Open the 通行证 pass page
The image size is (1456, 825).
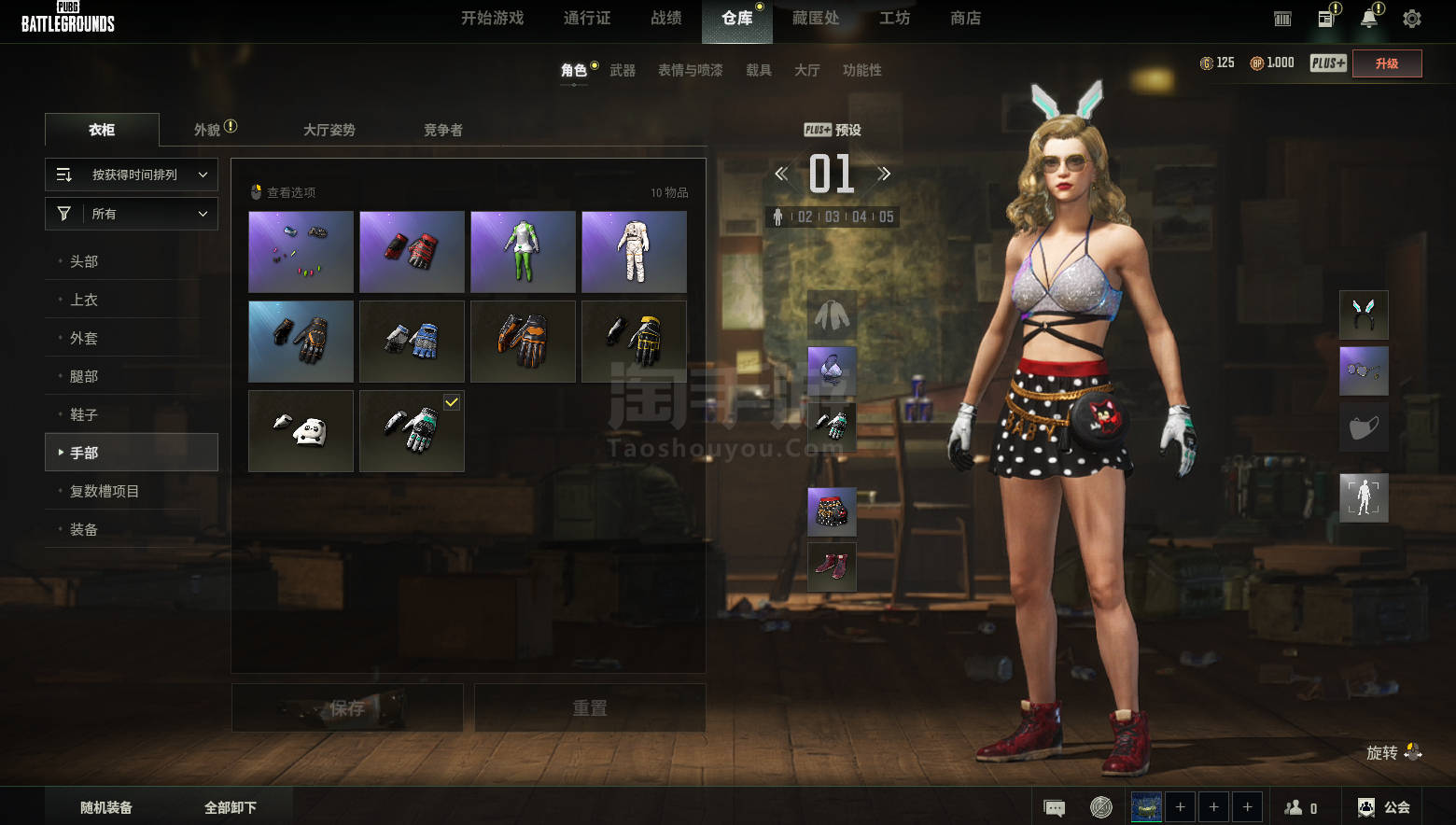[x=587, y=19]
